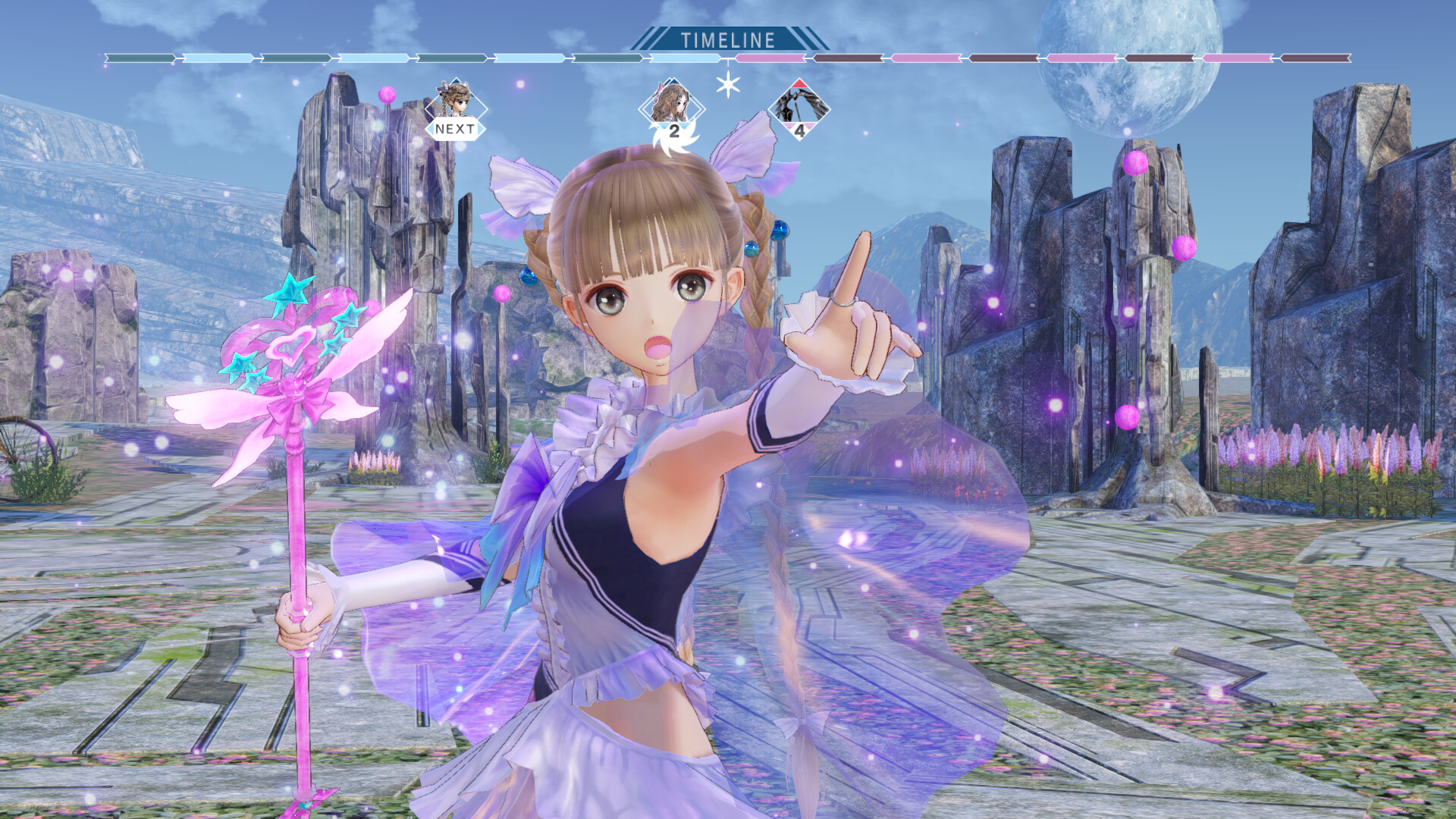Click the pink ribbon on ally portrait 2
Image resolution: width=1456 pixels, height=819 pixels.
(660, 89)
